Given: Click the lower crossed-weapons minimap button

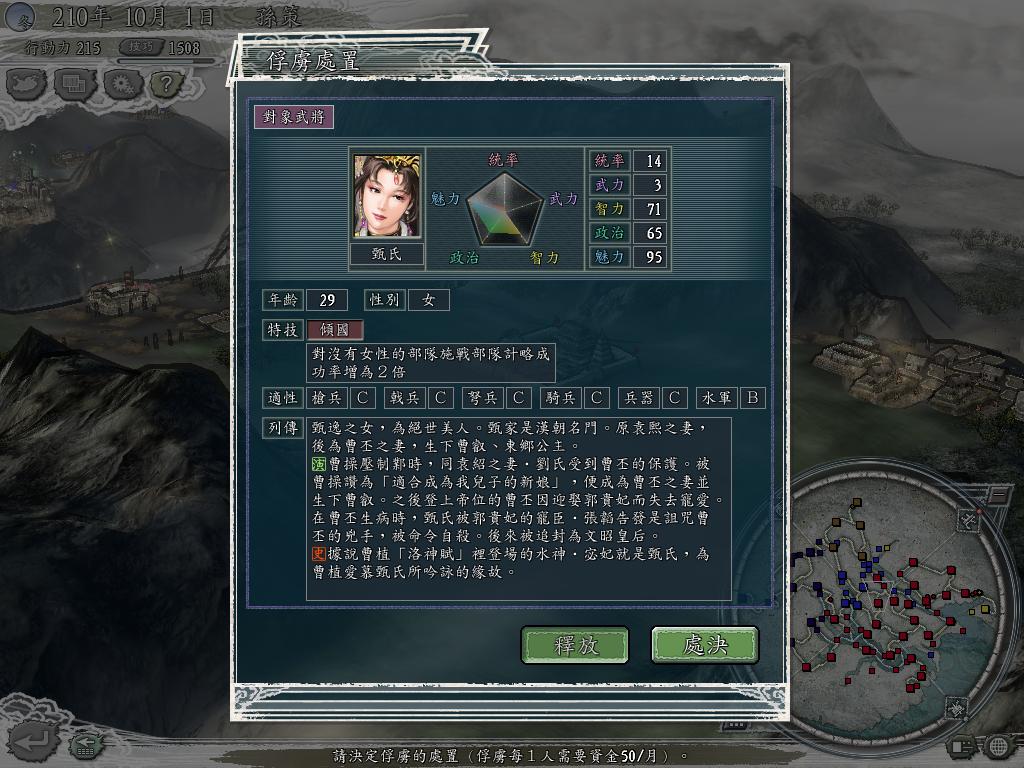Looking at the screenshot, I should pyautogui.click(x=957, y=708).
